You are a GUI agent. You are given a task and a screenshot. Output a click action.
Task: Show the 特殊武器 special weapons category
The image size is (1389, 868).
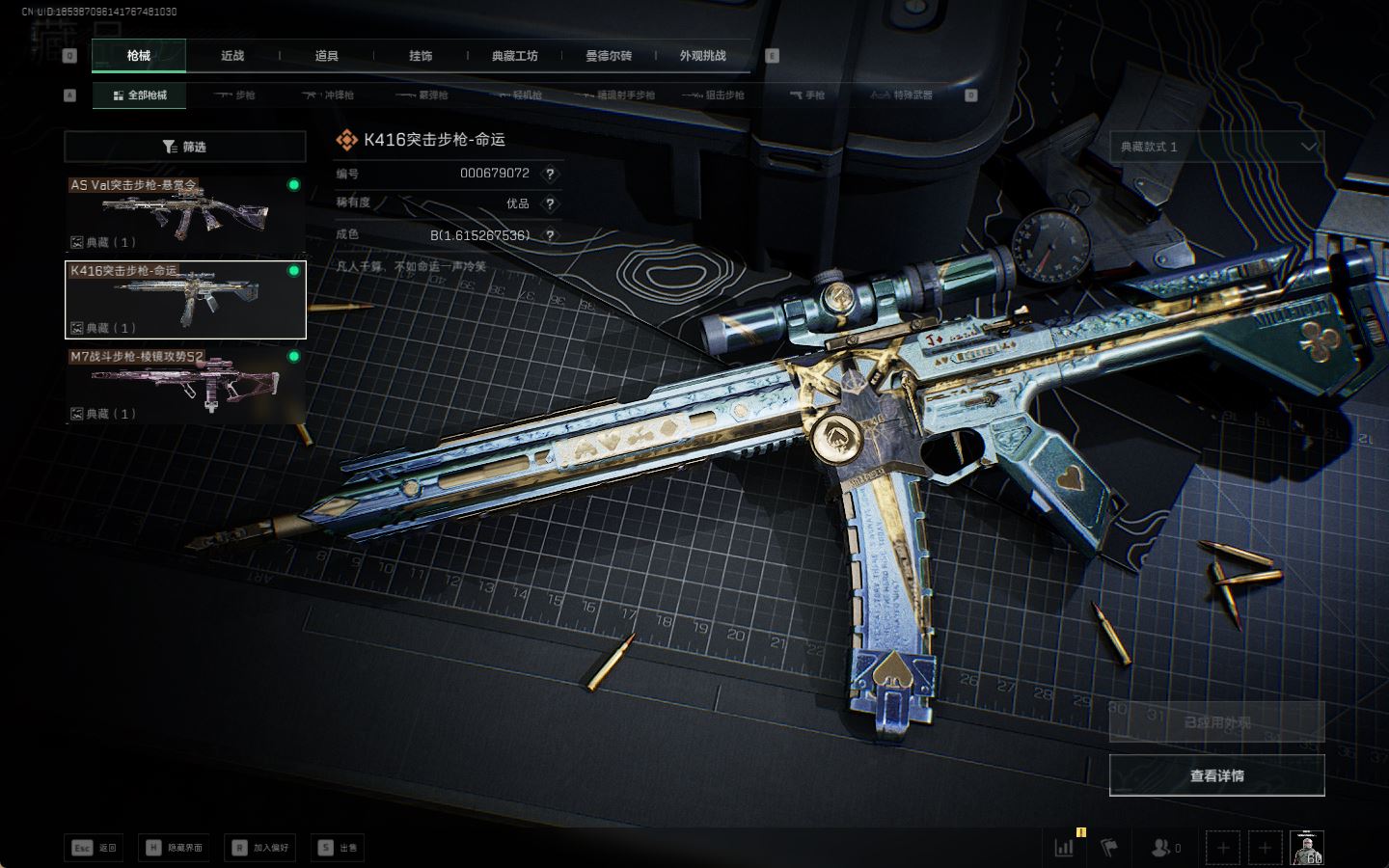(902, 95)
